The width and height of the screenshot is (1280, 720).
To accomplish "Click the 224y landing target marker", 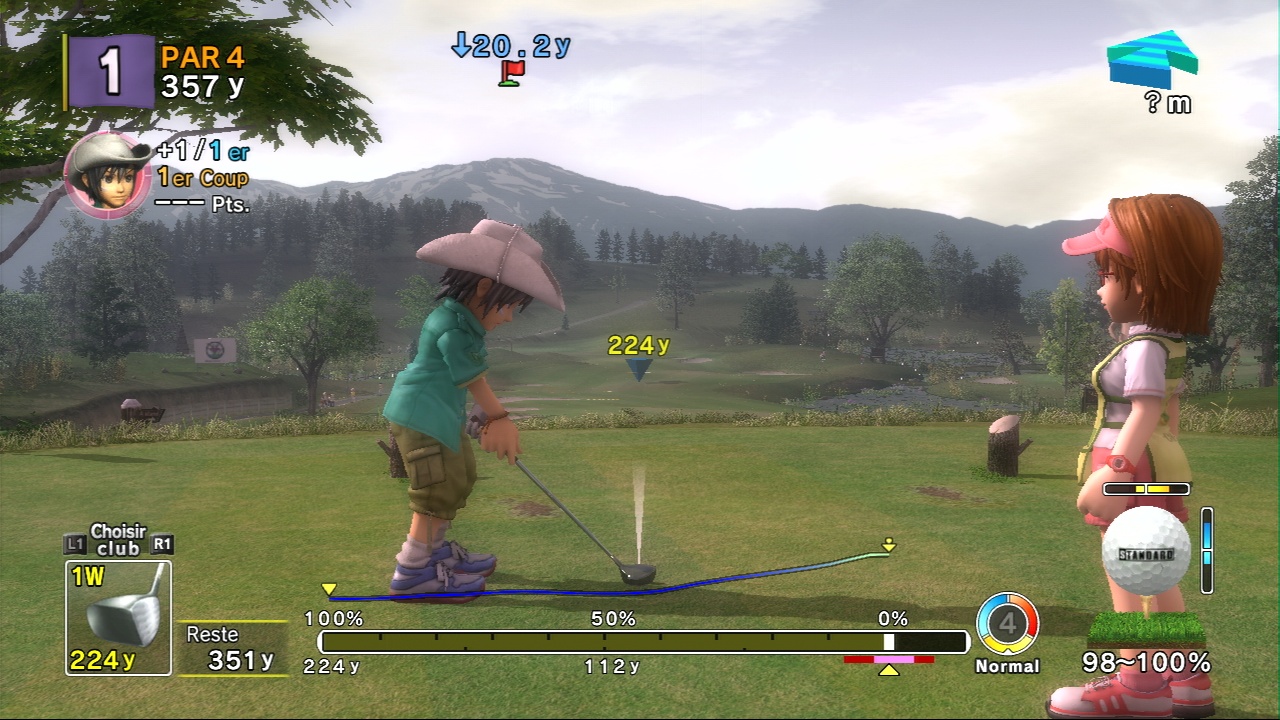I will [639, 369].
